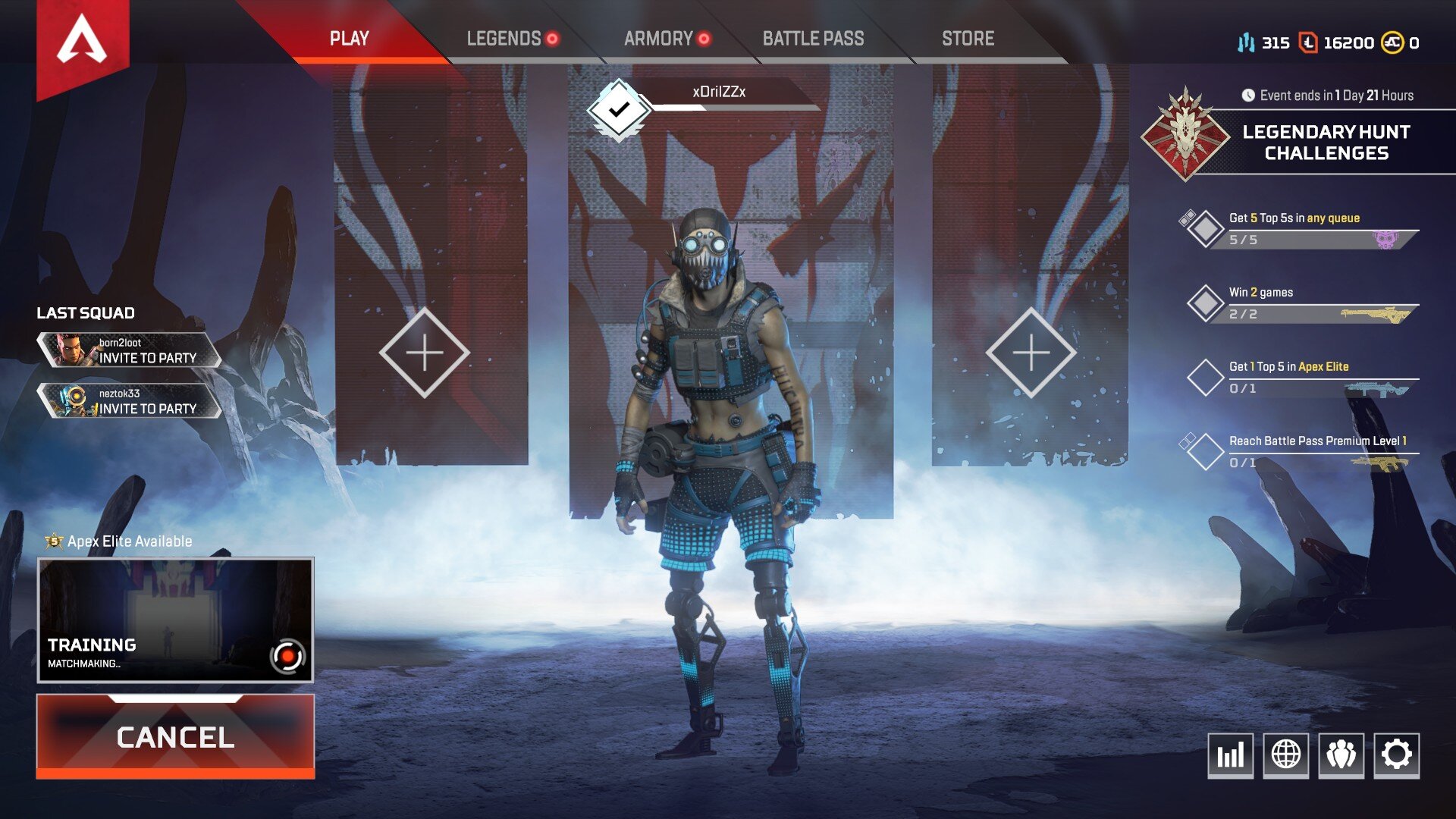Screen dimensions: 1456x819
Task: Switch to the Store tab
Action: pyautogui.click(x=968, y=39)
